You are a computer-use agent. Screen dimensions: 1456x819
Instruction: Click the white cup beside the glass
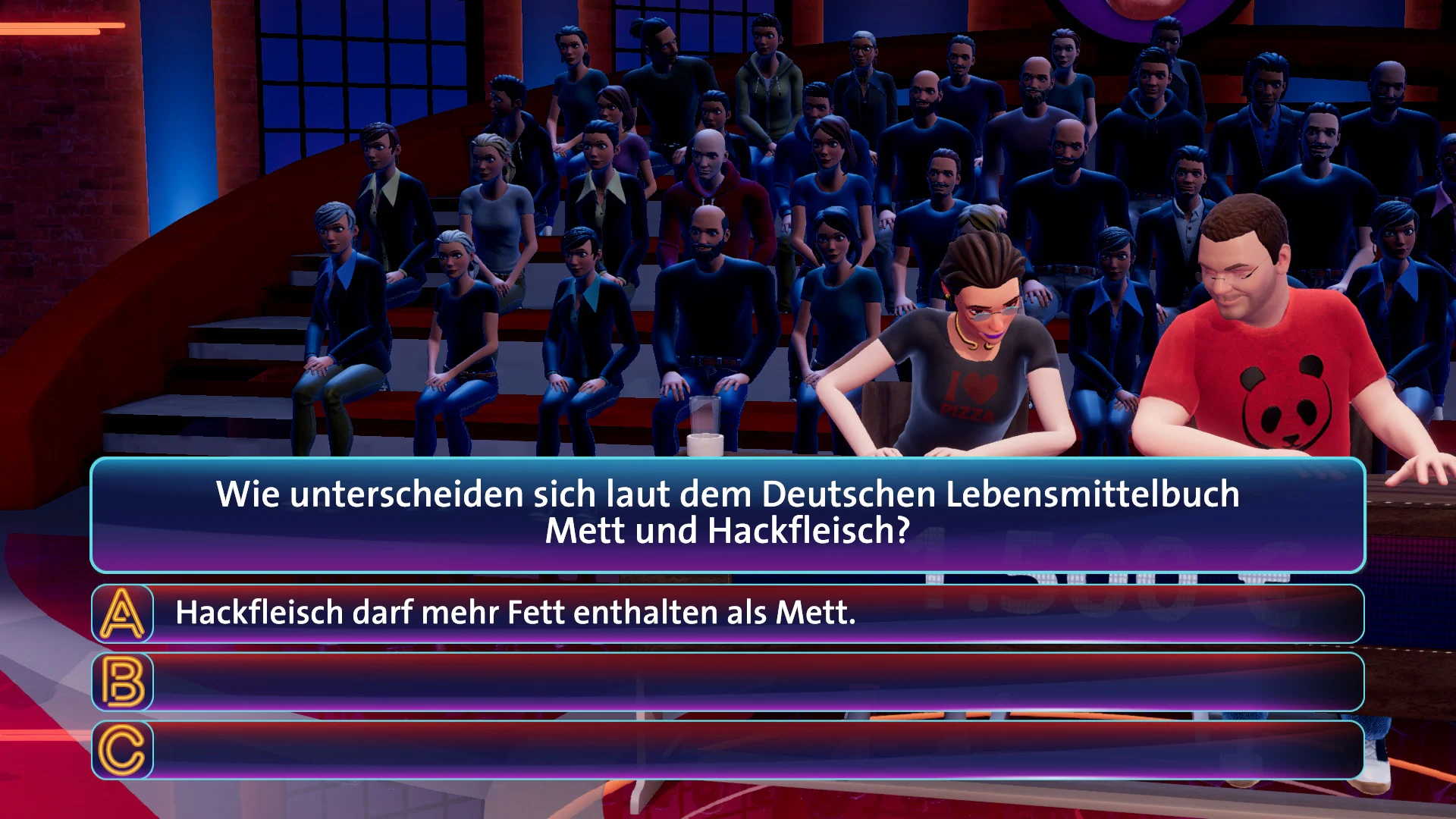(x=706, y=447)
